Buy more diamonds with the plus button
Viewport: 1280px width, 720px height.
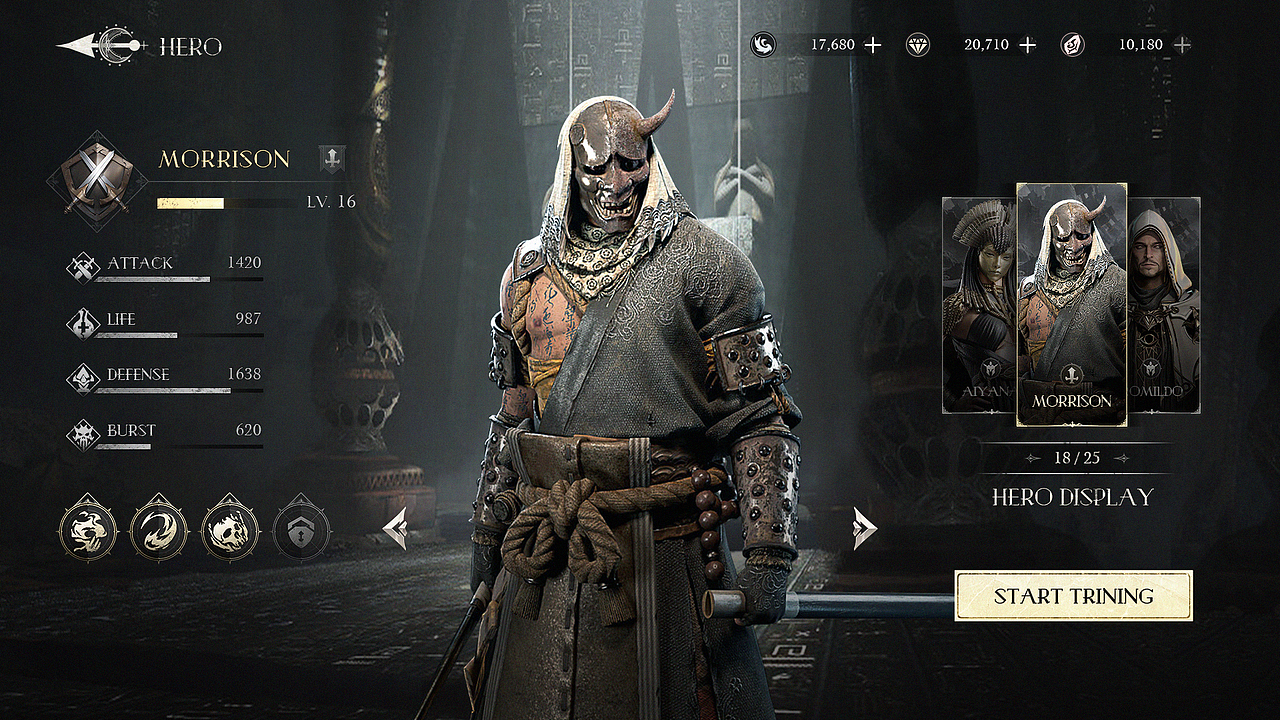click(x=1027, y=45)
